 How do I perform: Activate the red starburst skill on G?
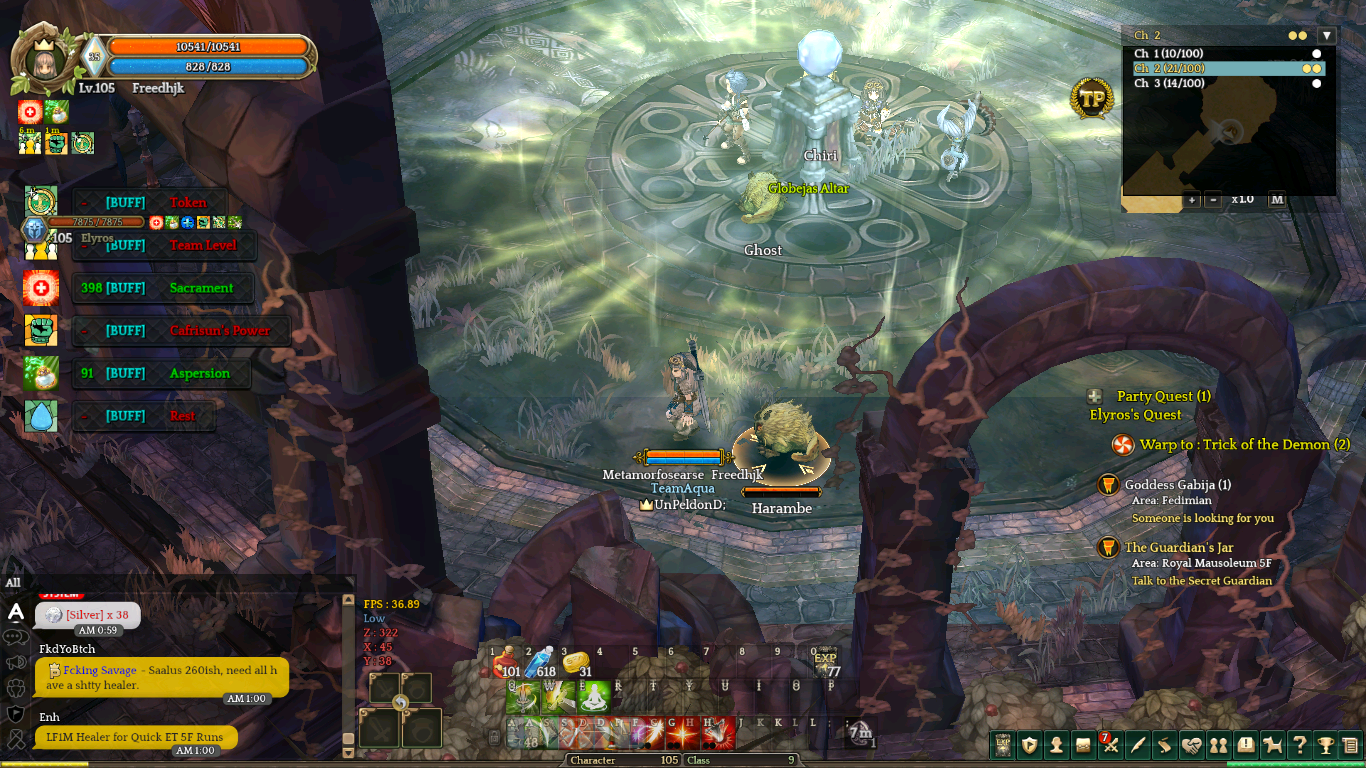point(683,733)
